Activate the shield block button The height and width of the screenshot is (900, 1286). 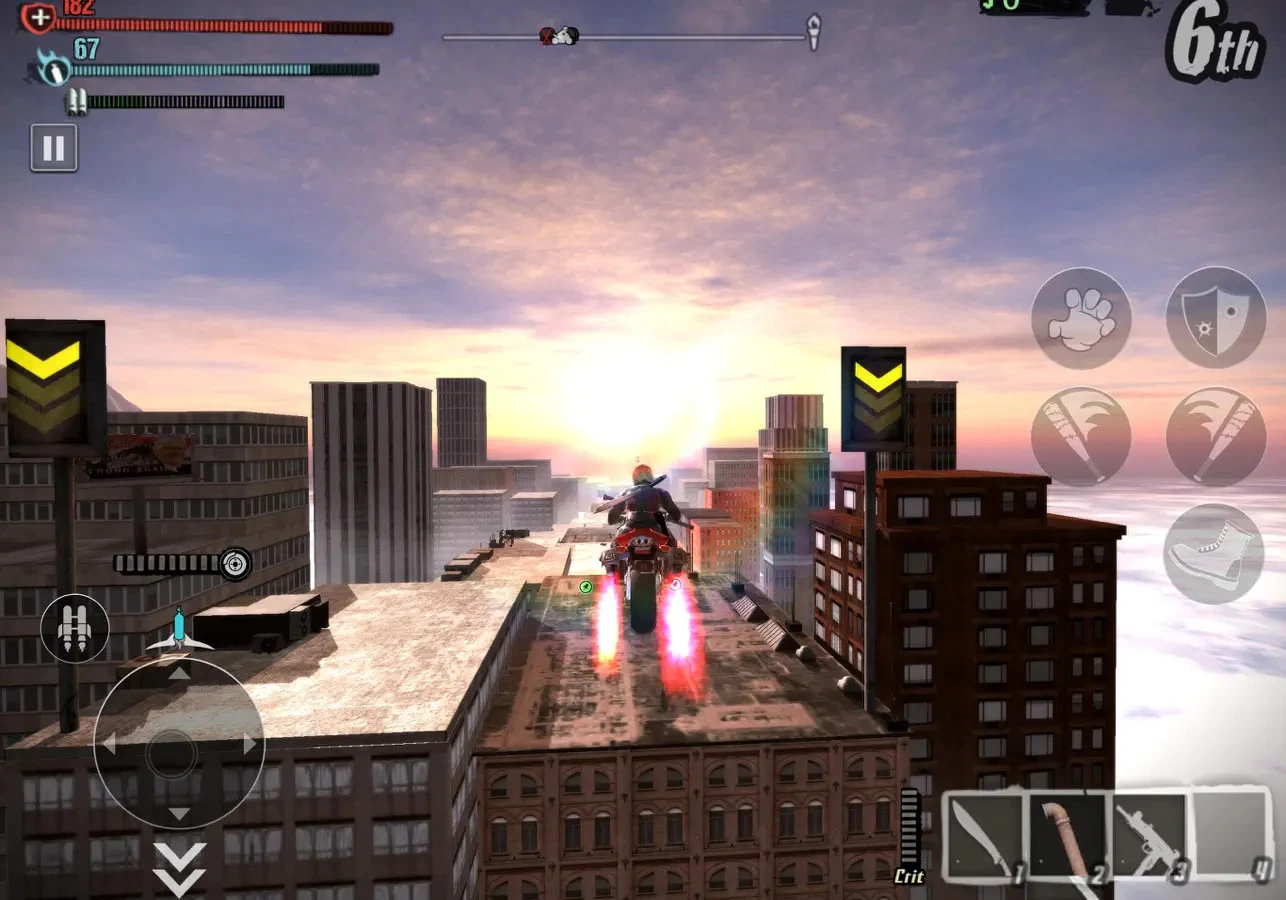(1216, 318)
